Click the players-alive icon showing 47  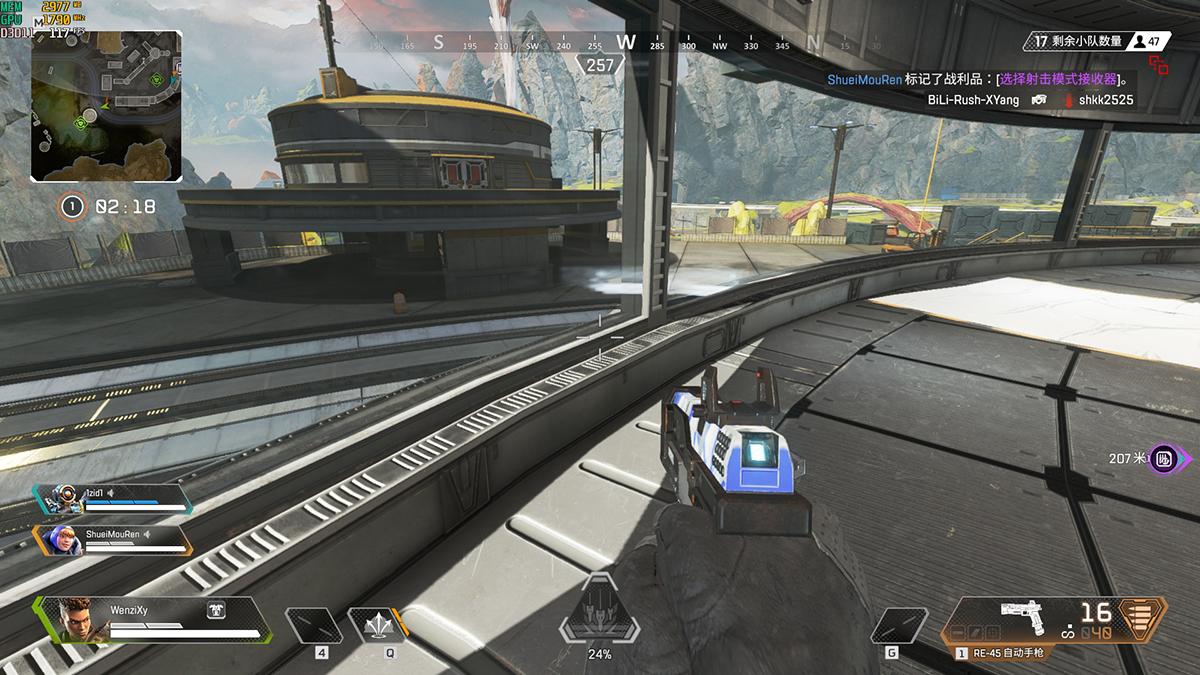click(1149, 41)
